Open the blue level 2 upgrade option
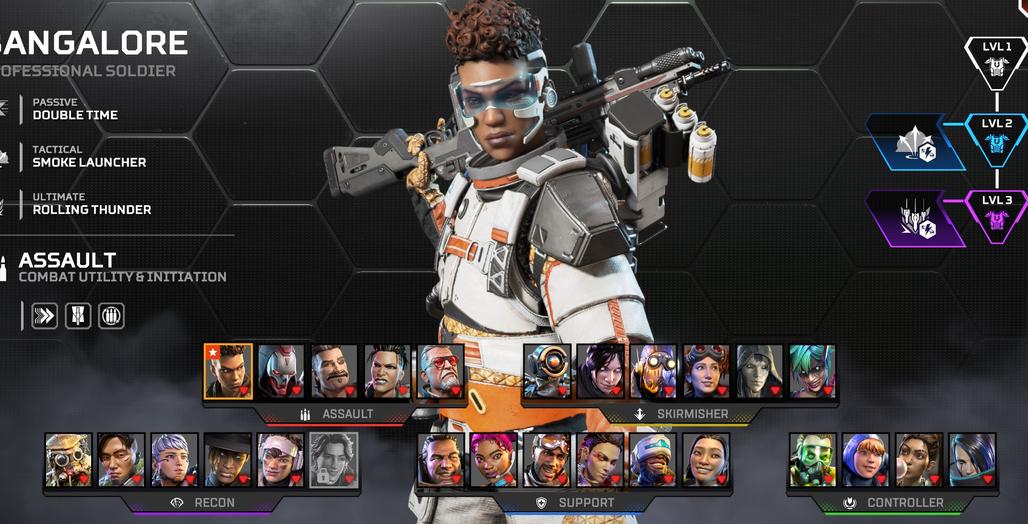 (915, 142)
